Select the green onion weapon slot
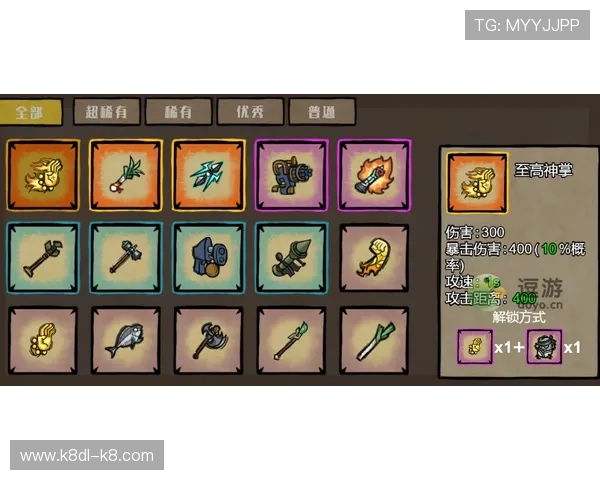 coord(374,340)
